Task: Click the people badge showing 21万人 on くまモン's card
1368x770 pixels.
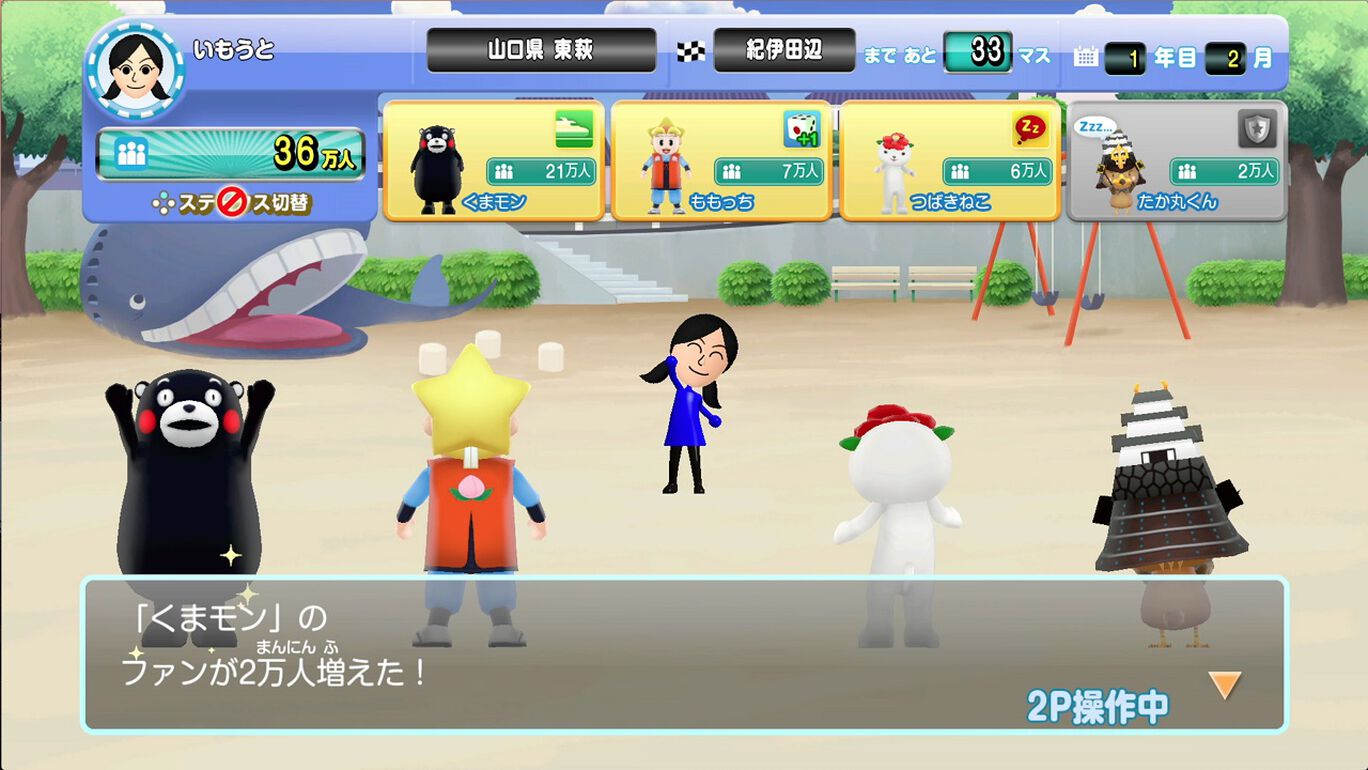Action: click(545, 170)
